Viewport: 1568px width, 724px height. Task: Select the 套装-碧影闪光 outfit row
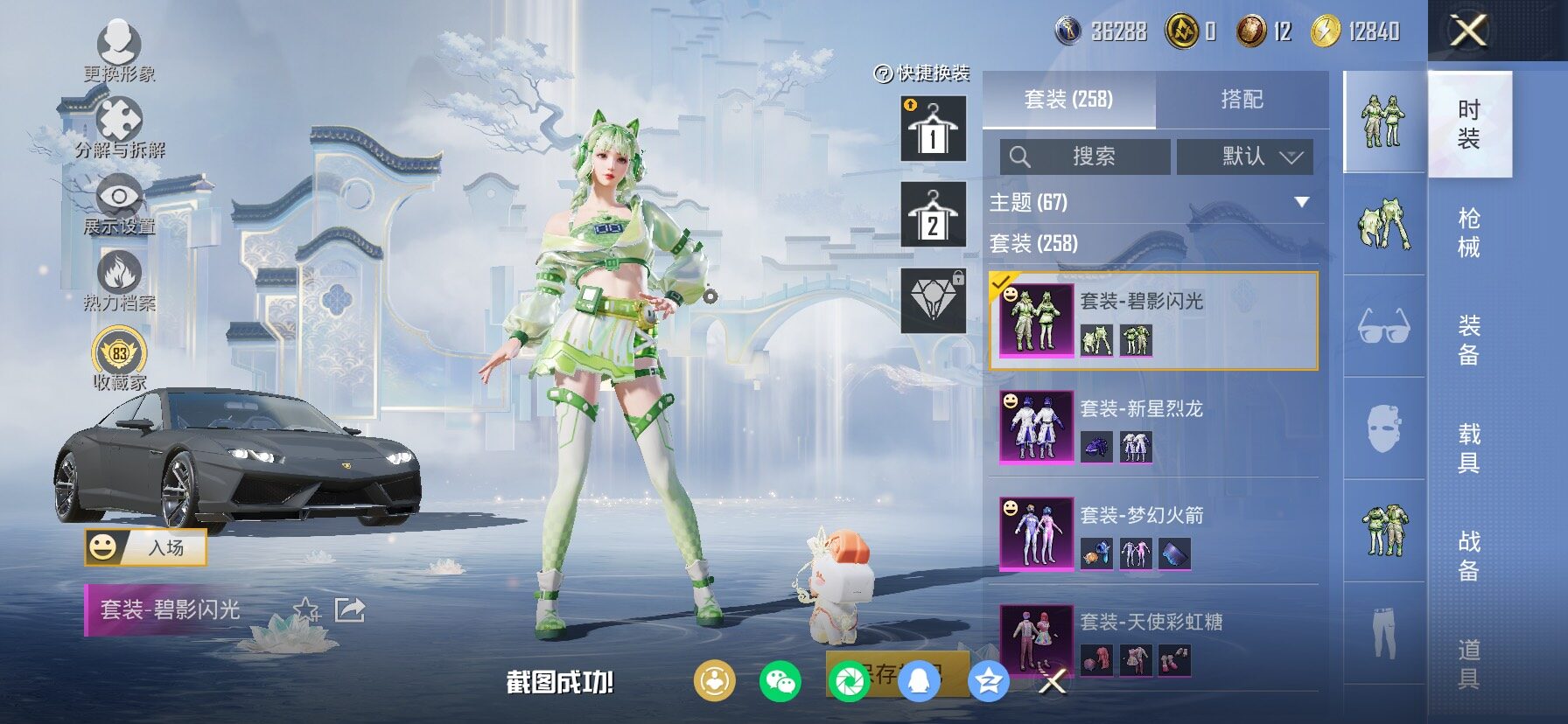[x=1153, y=321]
